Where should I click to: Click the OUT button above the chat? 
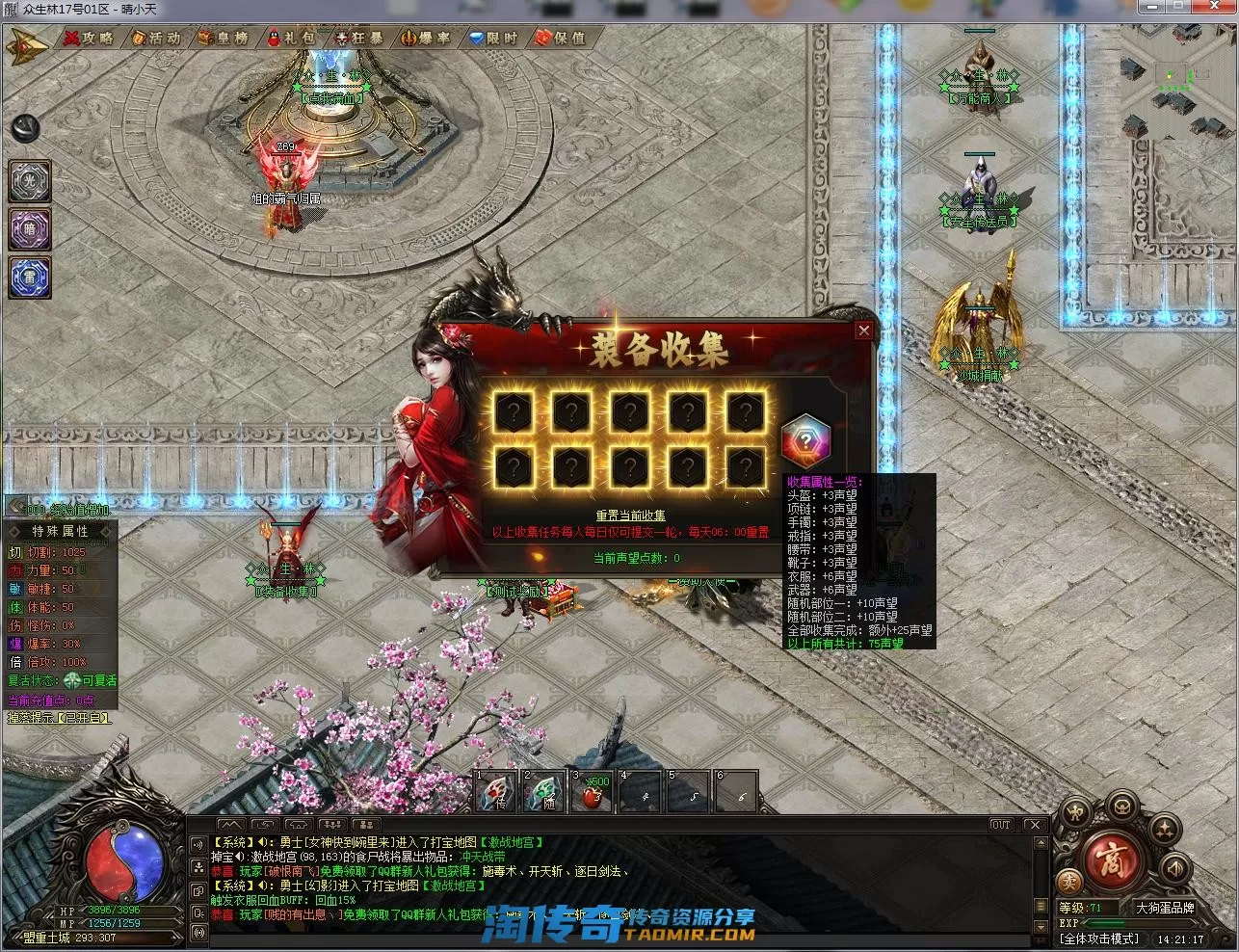point(1001,825)
